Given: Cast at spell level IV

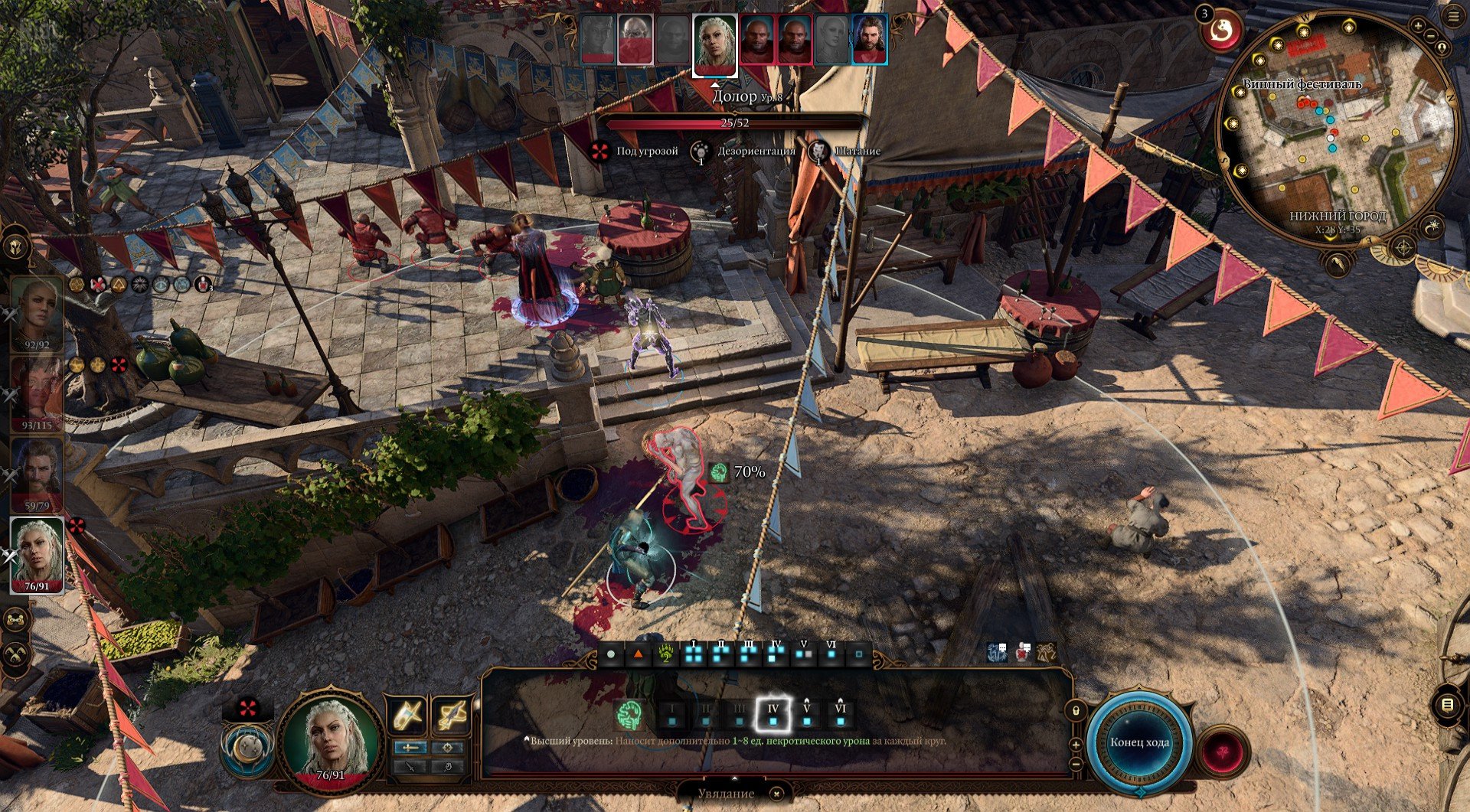Looking at the screenshot, I should click(773, 715).
